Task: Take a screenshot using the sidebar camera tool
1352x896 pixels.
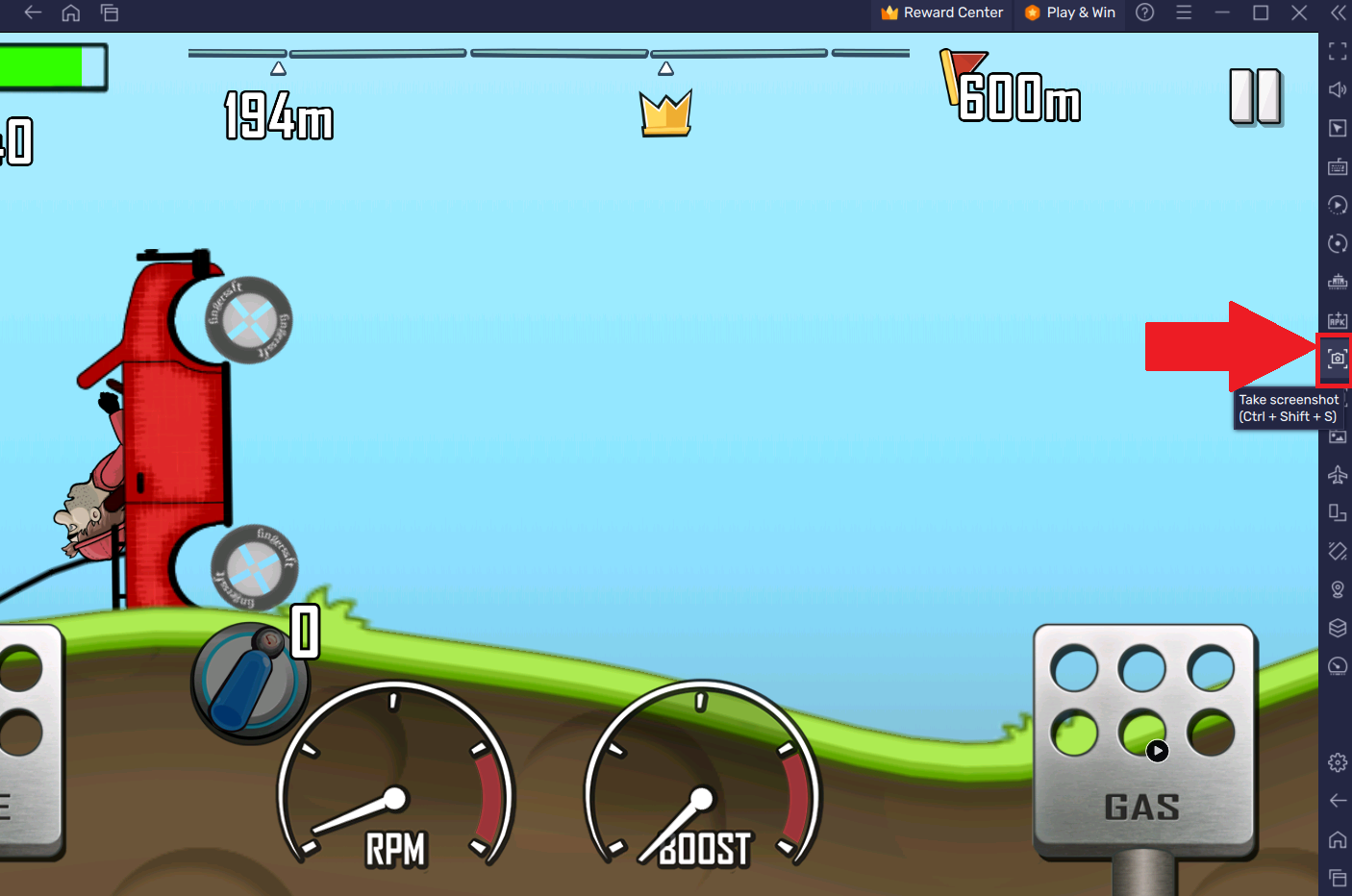Action: click(1337, 360)
